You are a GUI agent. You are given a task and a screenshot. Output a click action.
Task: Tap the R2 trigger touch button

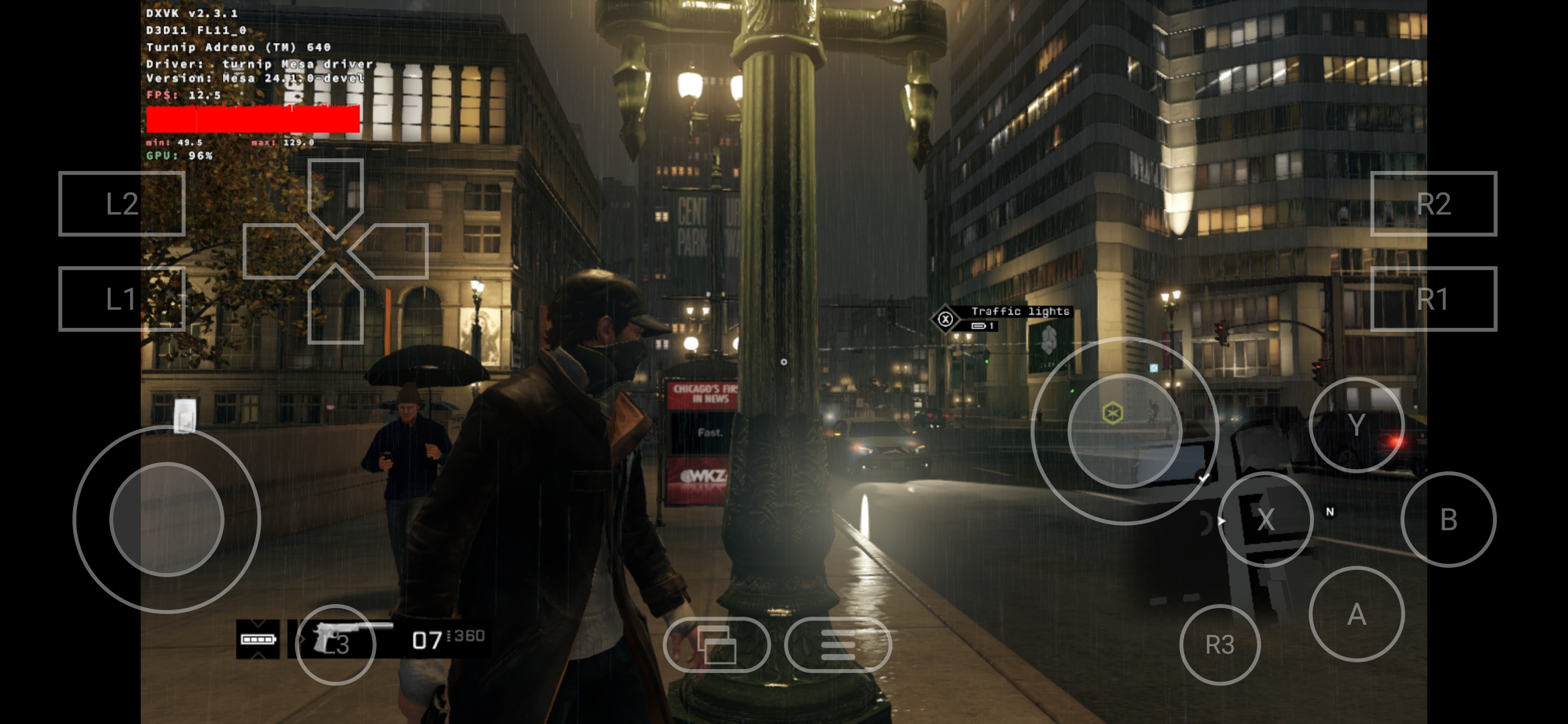click(x=1433, y=204)
